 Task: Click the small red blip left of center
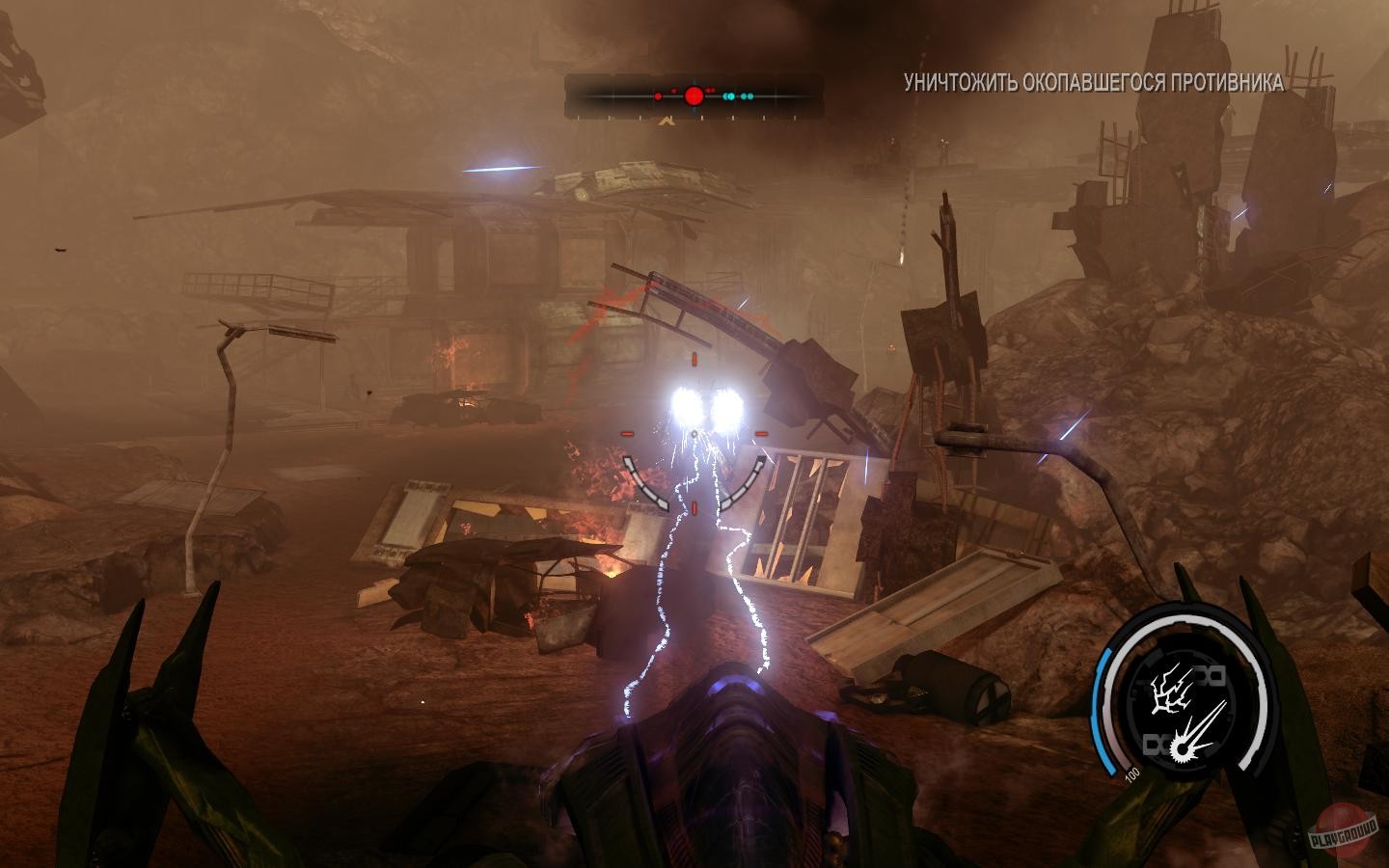[x=658, y=96]
